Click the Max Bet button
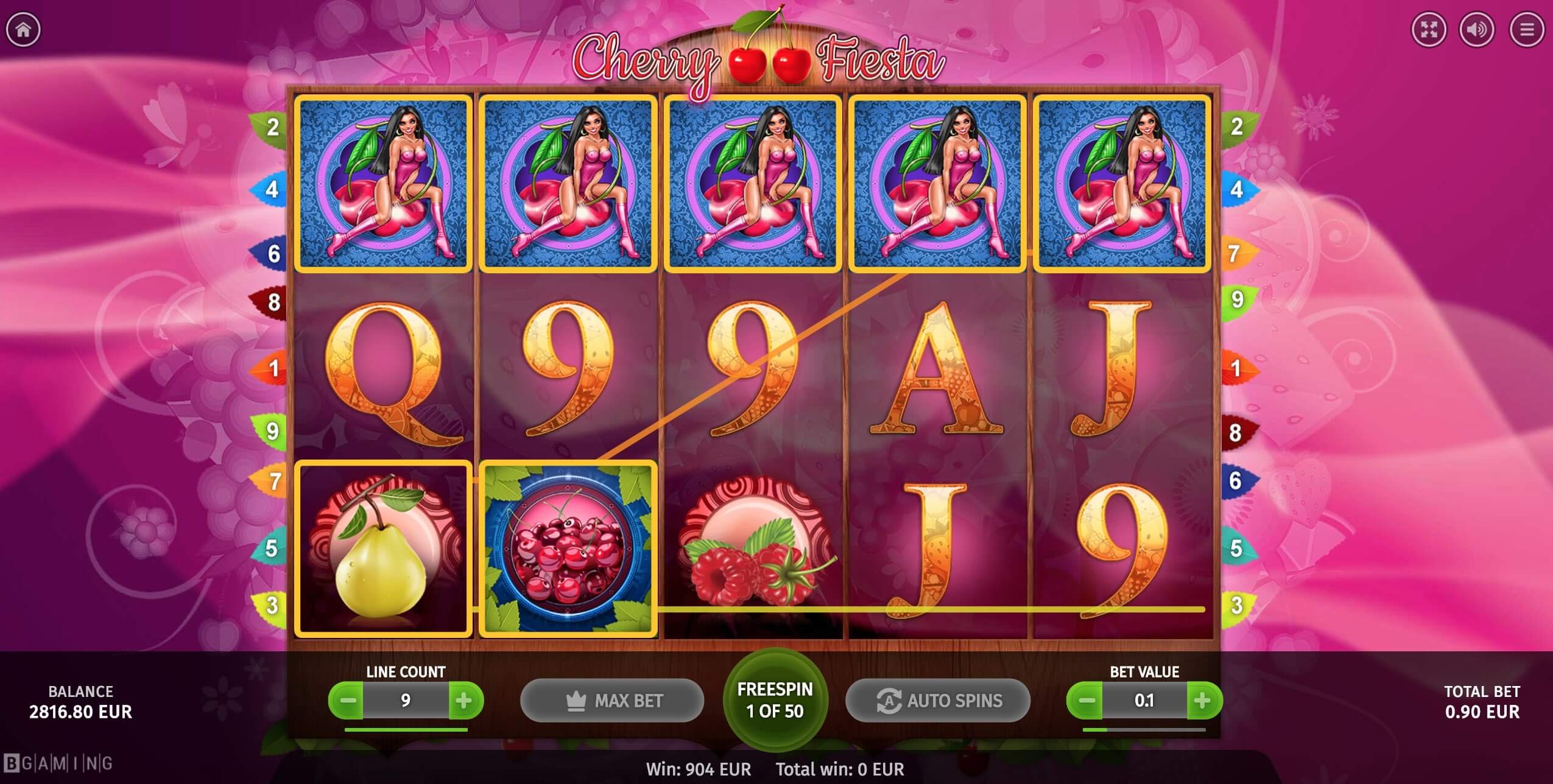The image size is (1553, 784). click(x=612, y=701)
